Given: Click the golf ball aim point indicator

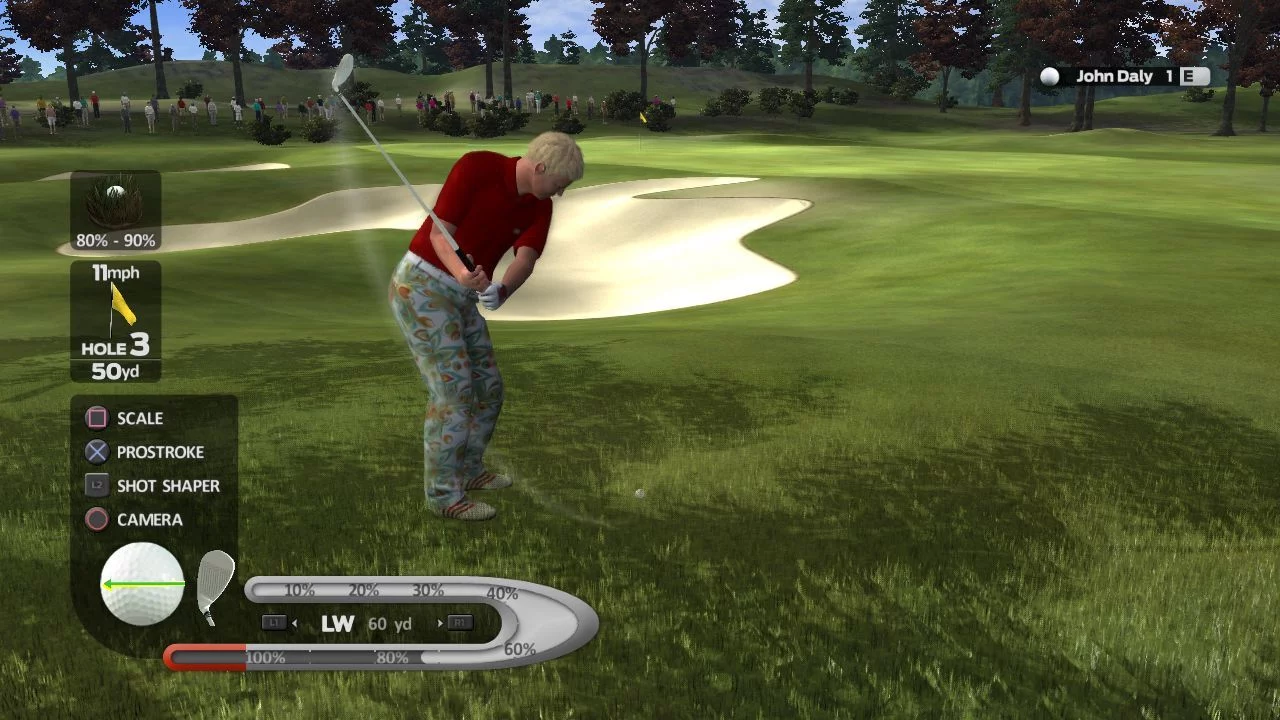Looking at the screenshot, I should [142, 584].
